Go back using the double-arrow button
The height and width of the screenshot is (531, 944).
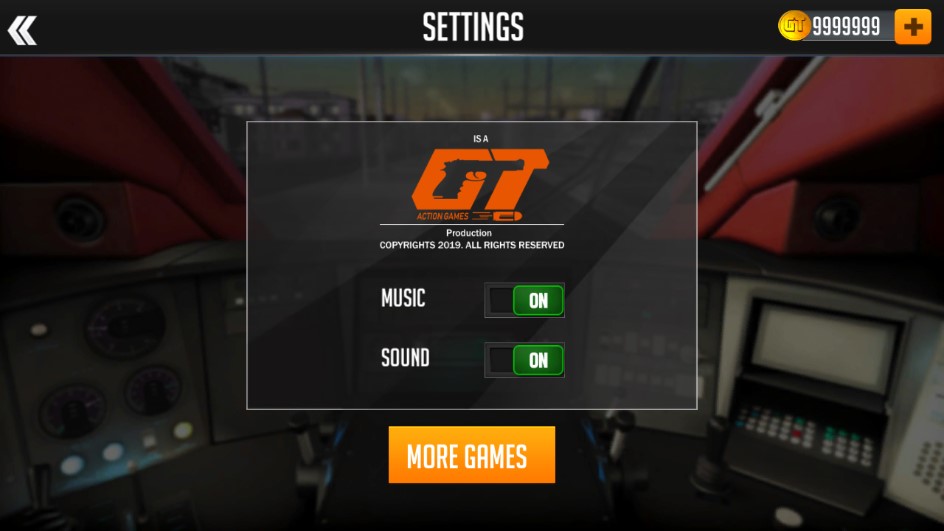(22, 29)
